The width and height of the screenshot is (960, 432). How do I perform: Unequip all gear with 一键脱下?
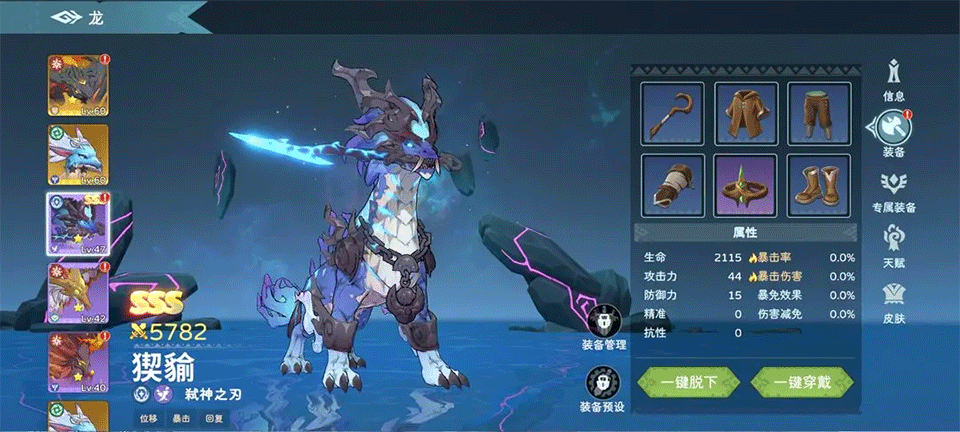coord(688,381)
